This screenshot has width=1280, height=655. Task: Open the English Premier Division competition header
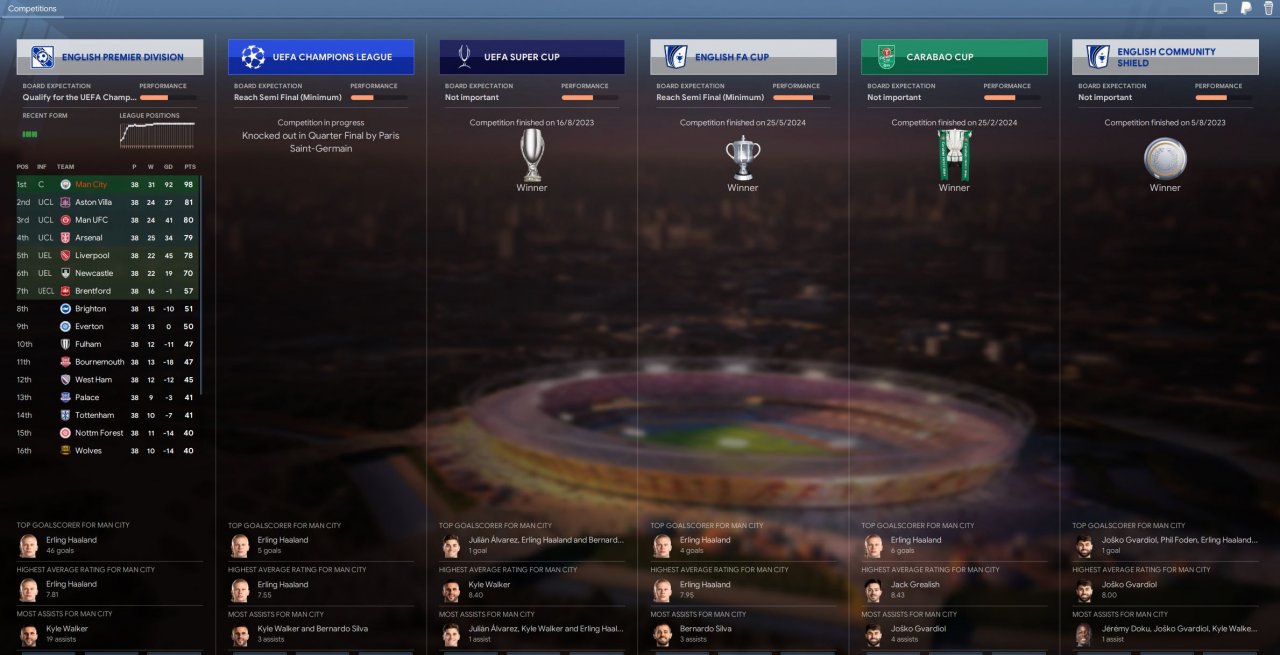(x=109, y=57)
